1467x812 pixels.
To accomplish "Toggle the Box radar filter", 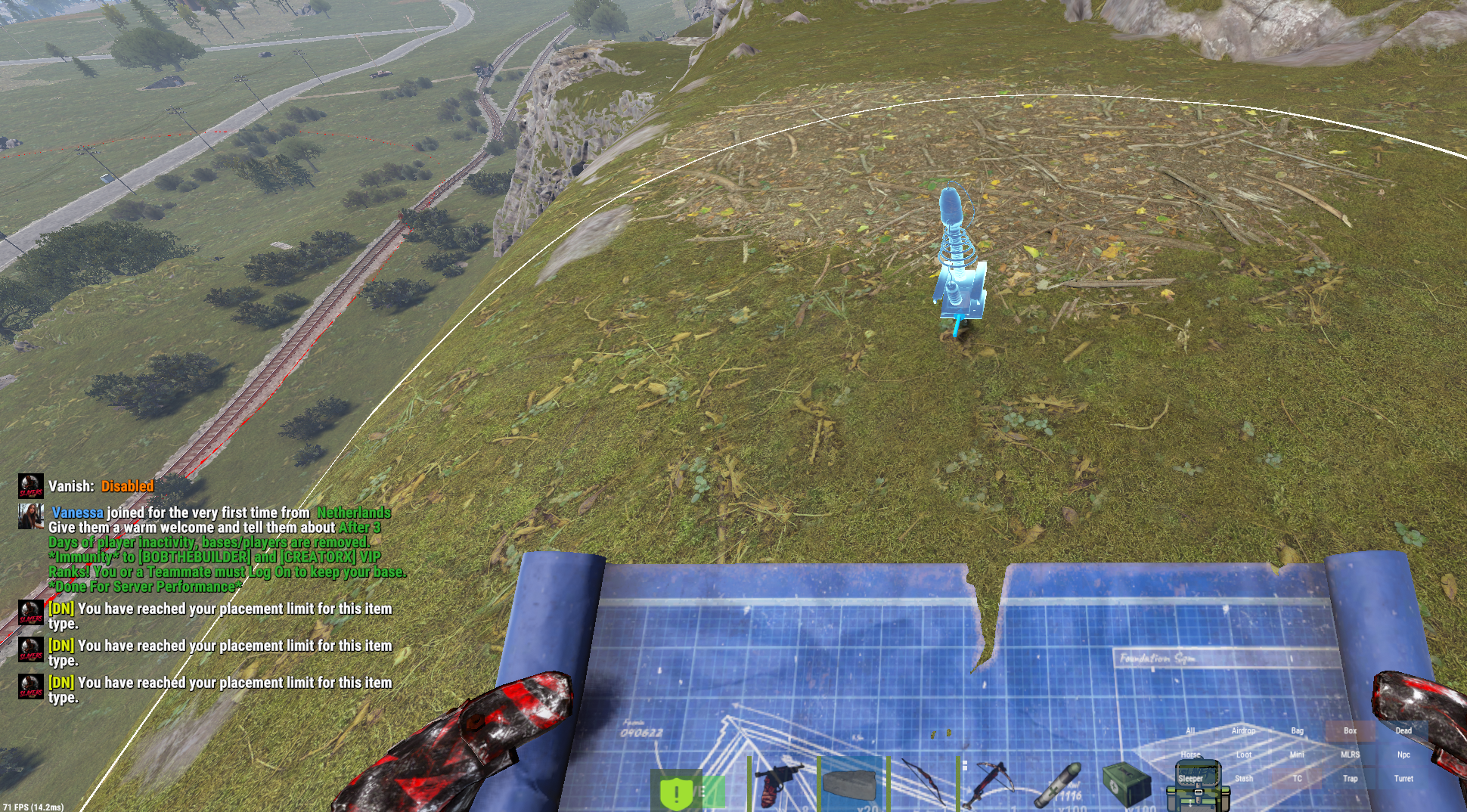I will coord(1350,731).
